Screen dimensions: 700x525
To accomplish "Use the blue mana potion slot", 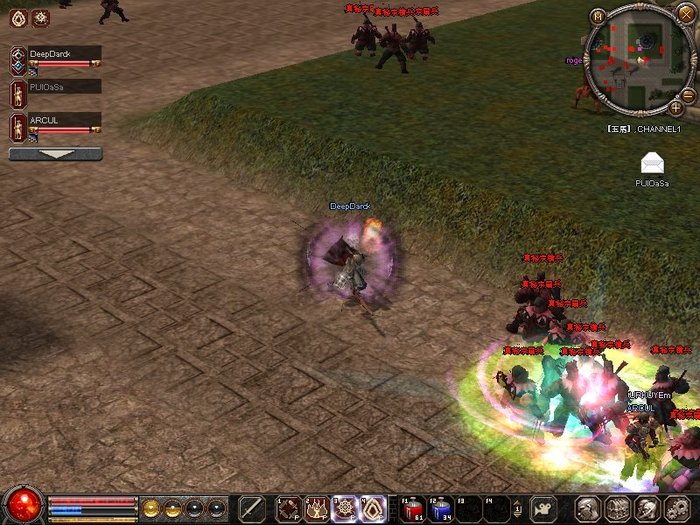I will 441,507.
